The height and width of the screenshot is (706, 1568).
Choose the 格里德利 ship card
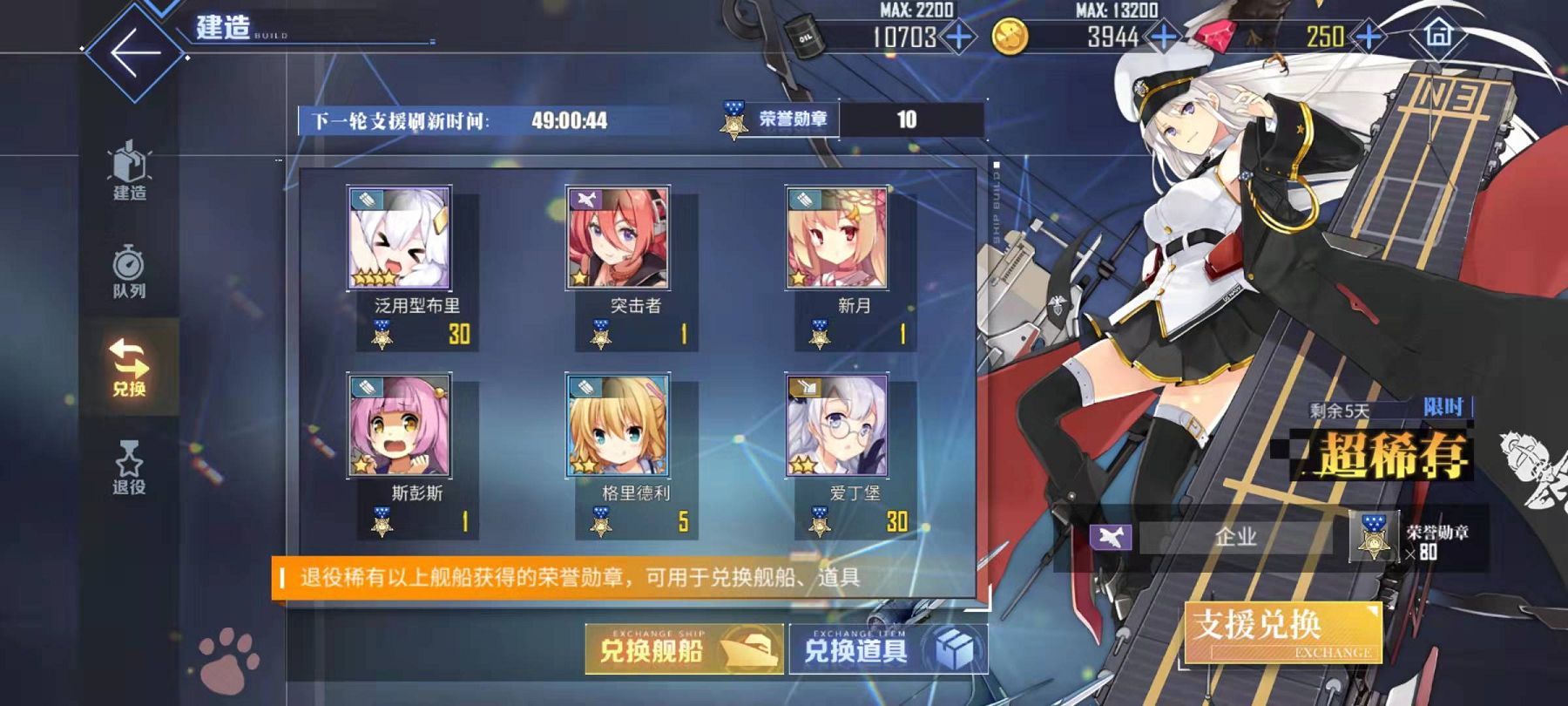(618, 426)
